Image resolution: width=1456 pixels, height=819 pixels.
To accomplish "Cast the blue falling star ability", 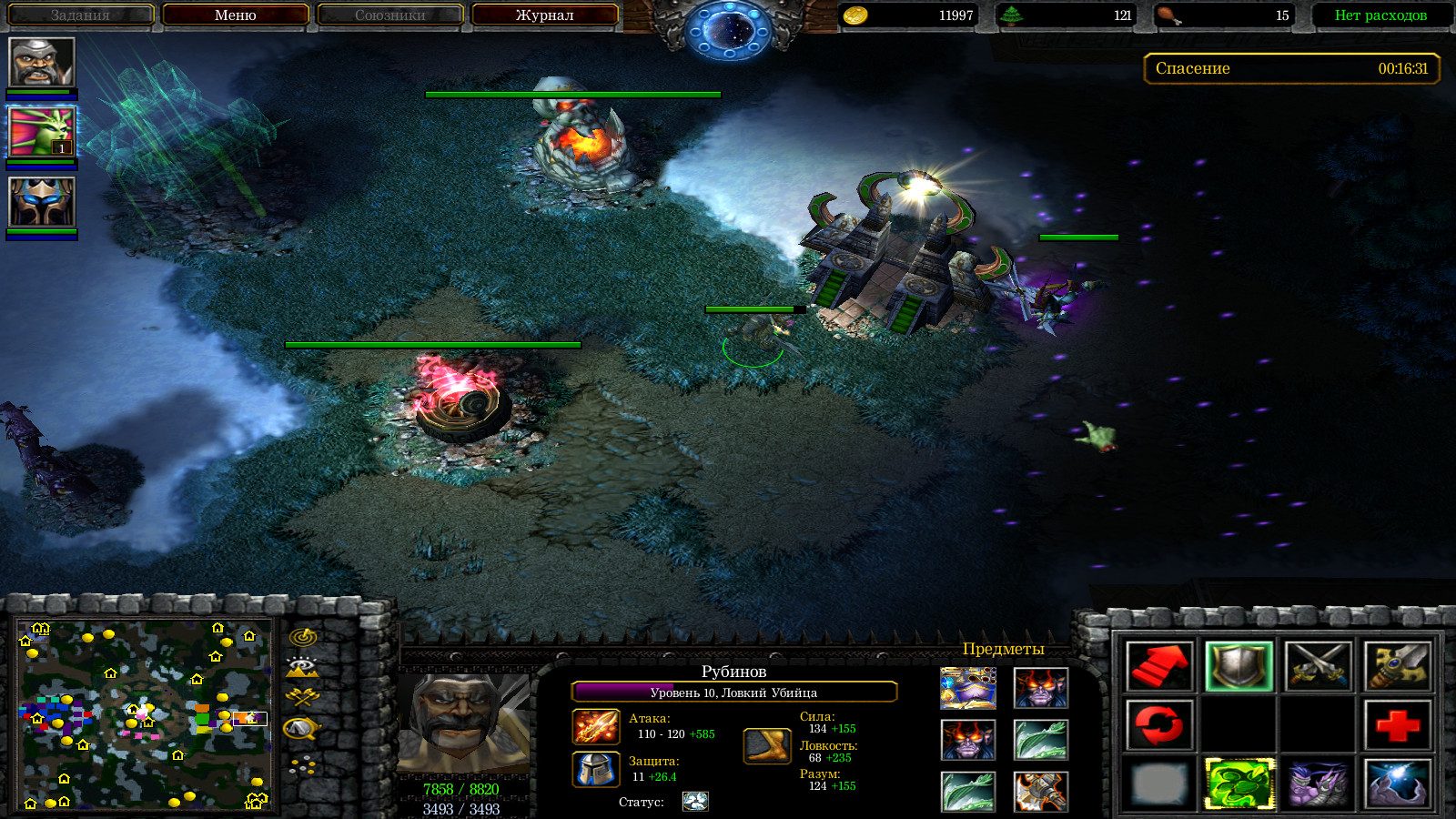I will coord(1398,784).
